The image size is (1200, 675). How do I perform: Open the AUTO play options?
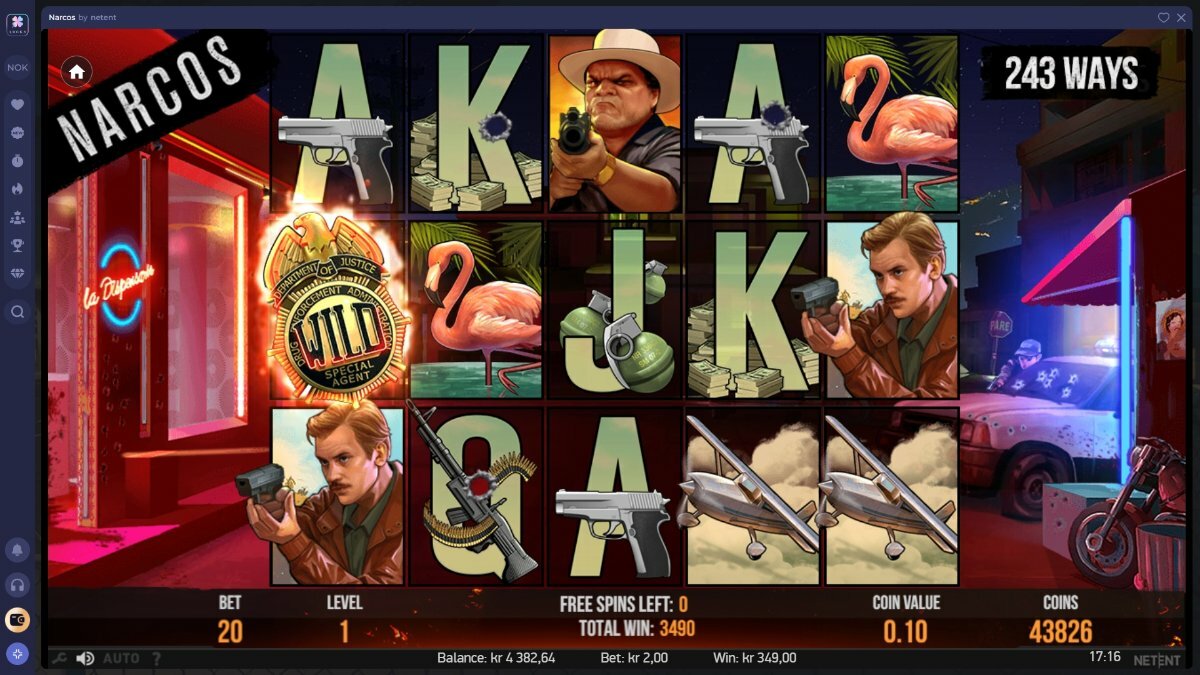(x=121, y=658)
